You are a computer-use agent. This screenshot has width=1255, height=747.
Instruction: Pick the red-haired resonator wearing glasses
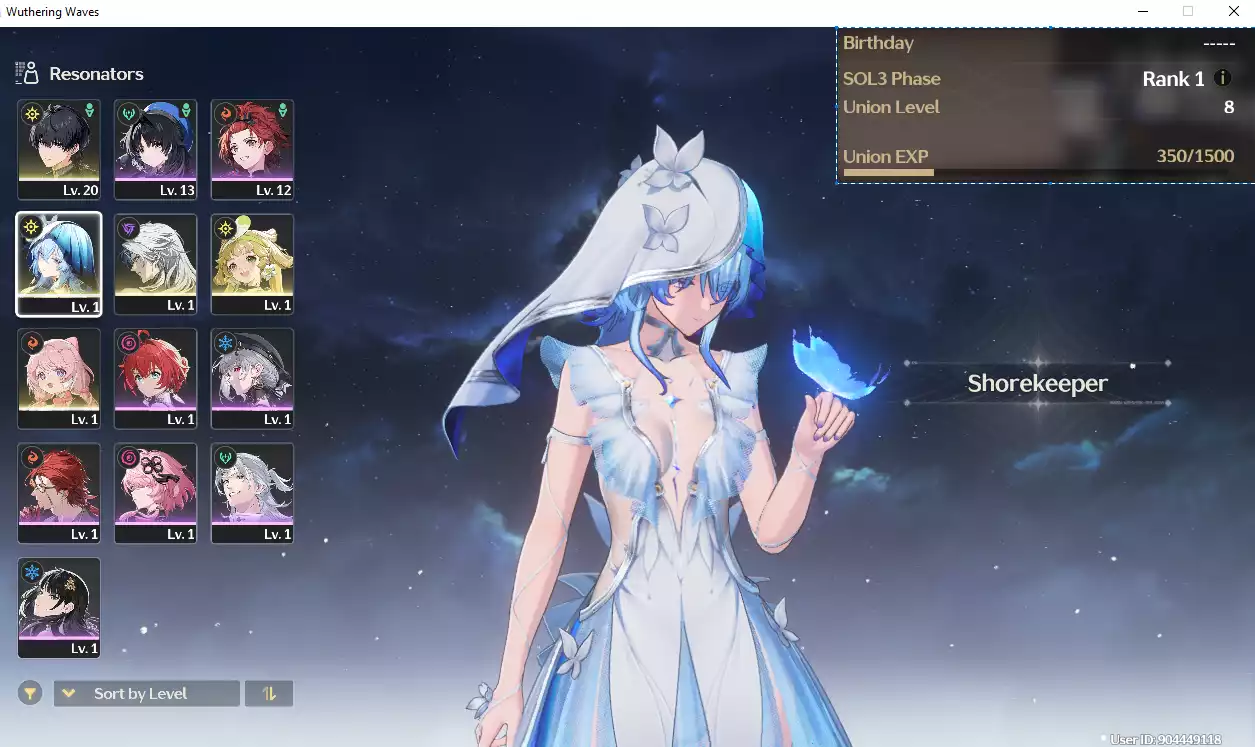coord(59,493)
